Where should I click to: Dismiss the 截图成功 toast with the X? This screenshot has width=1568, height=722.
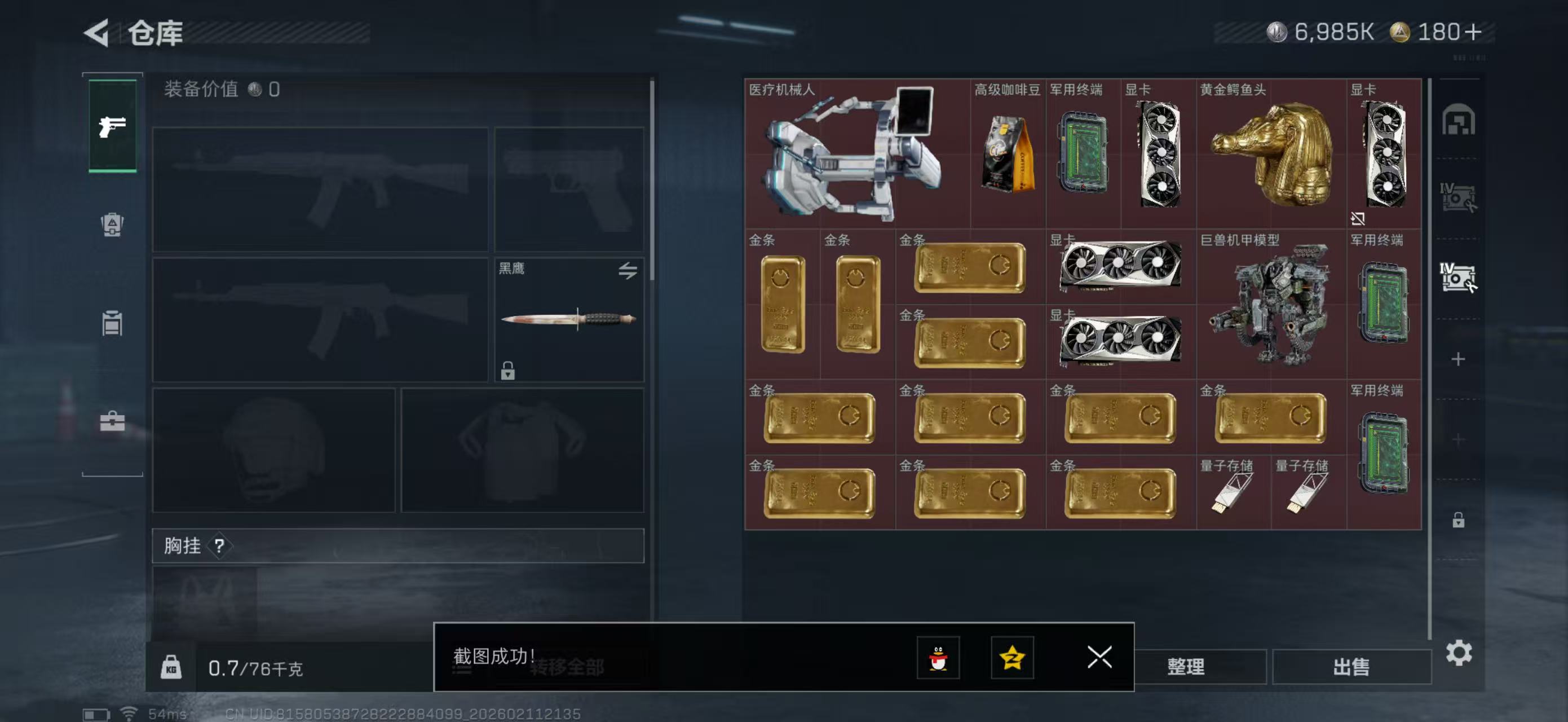(x=1099, y=658)
